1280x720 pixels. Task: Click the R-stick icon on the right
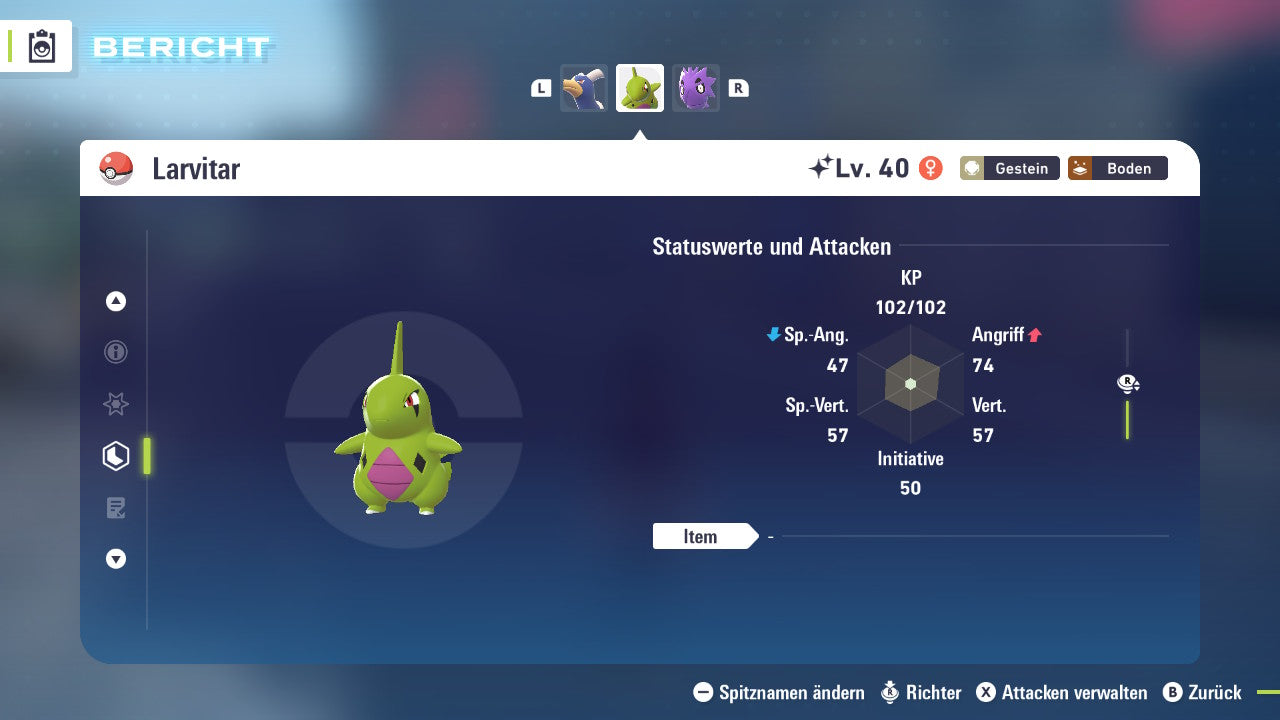click(1128, 382)
